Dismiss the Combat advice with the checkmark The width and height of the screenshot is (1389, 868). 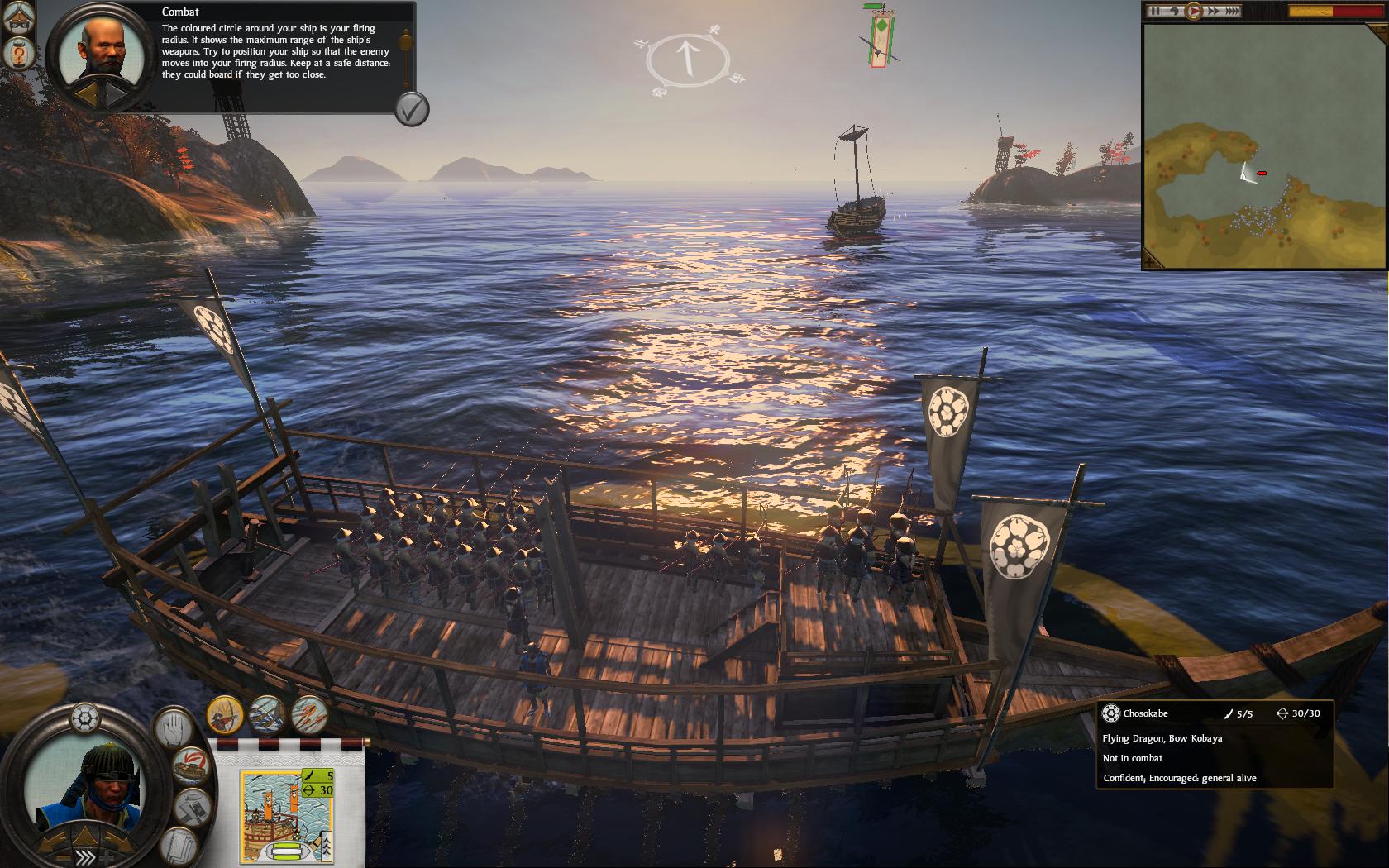pyautogui.click(x=411, y=108)
